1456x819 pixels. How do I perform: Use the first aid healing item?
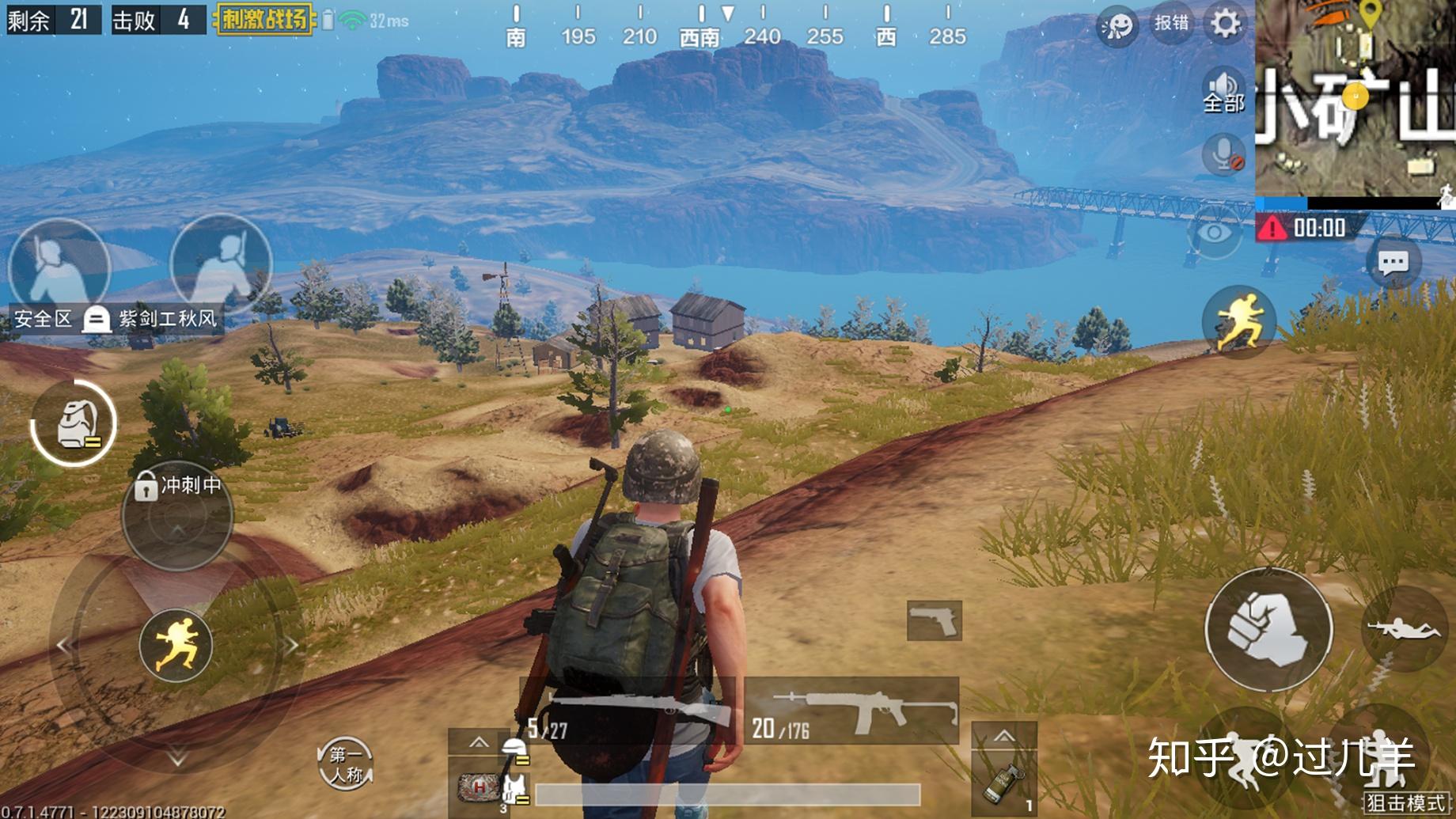tap(480, 787)
